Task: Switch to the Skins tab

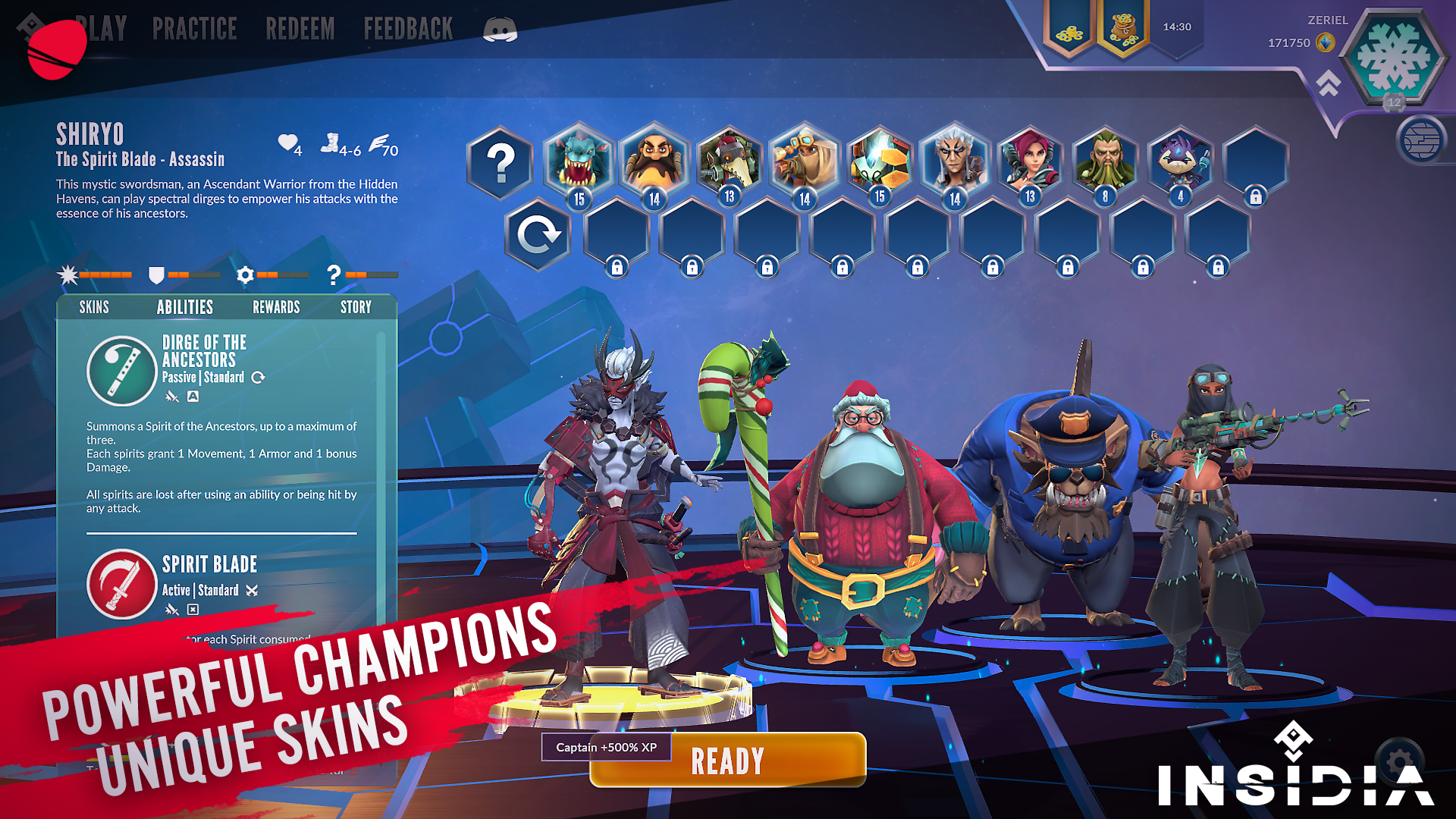Action: (x=94, y=307)
